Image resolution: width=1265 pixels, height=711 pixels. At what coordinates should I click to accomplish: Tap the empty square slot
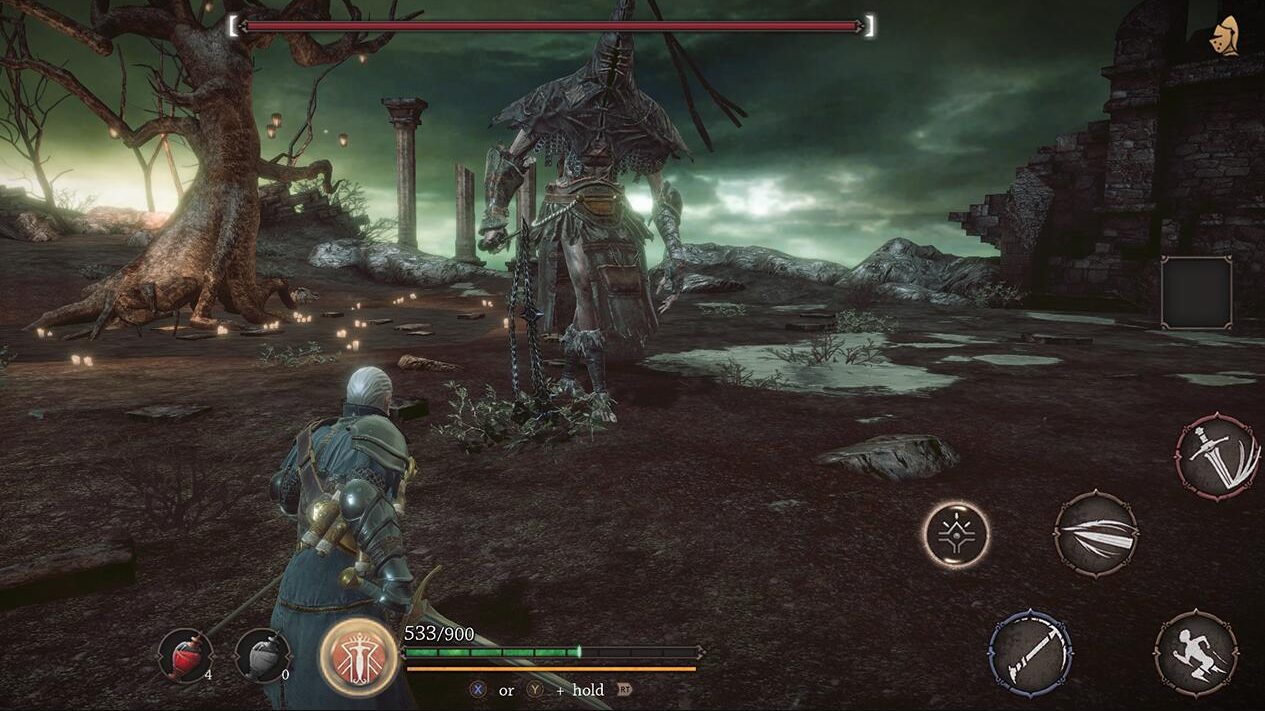[1196, 292]
